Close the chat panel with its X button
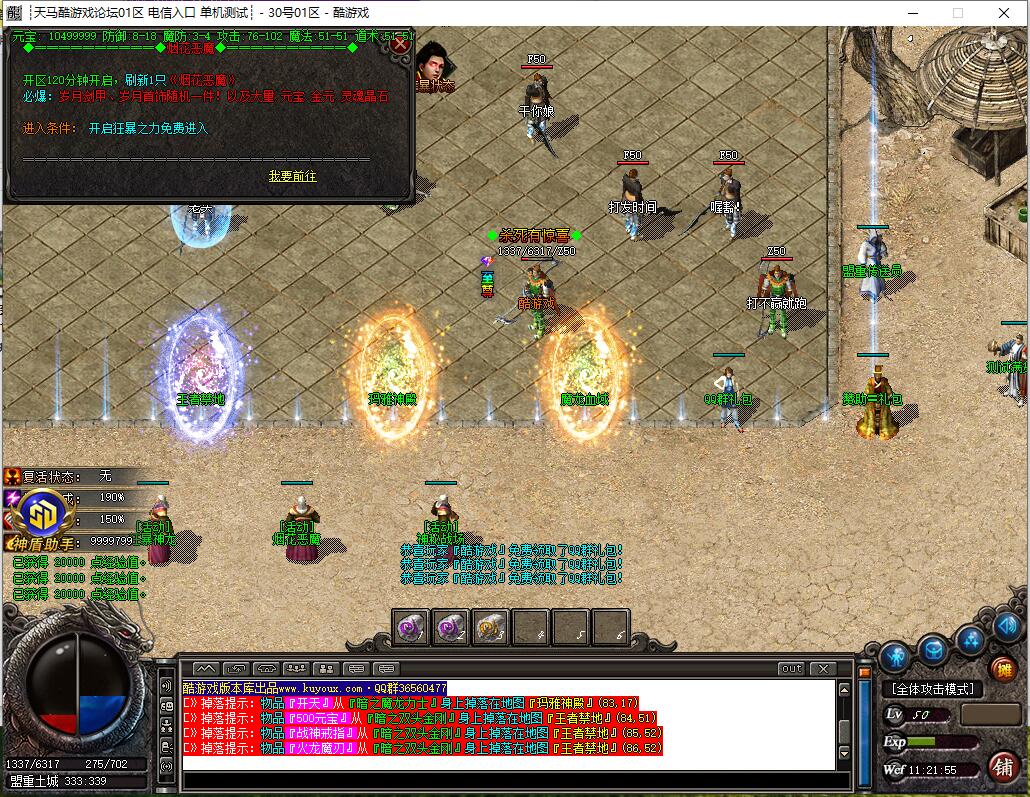The width and height of the screenshot is (1030, 797). (x=822, y=668)
